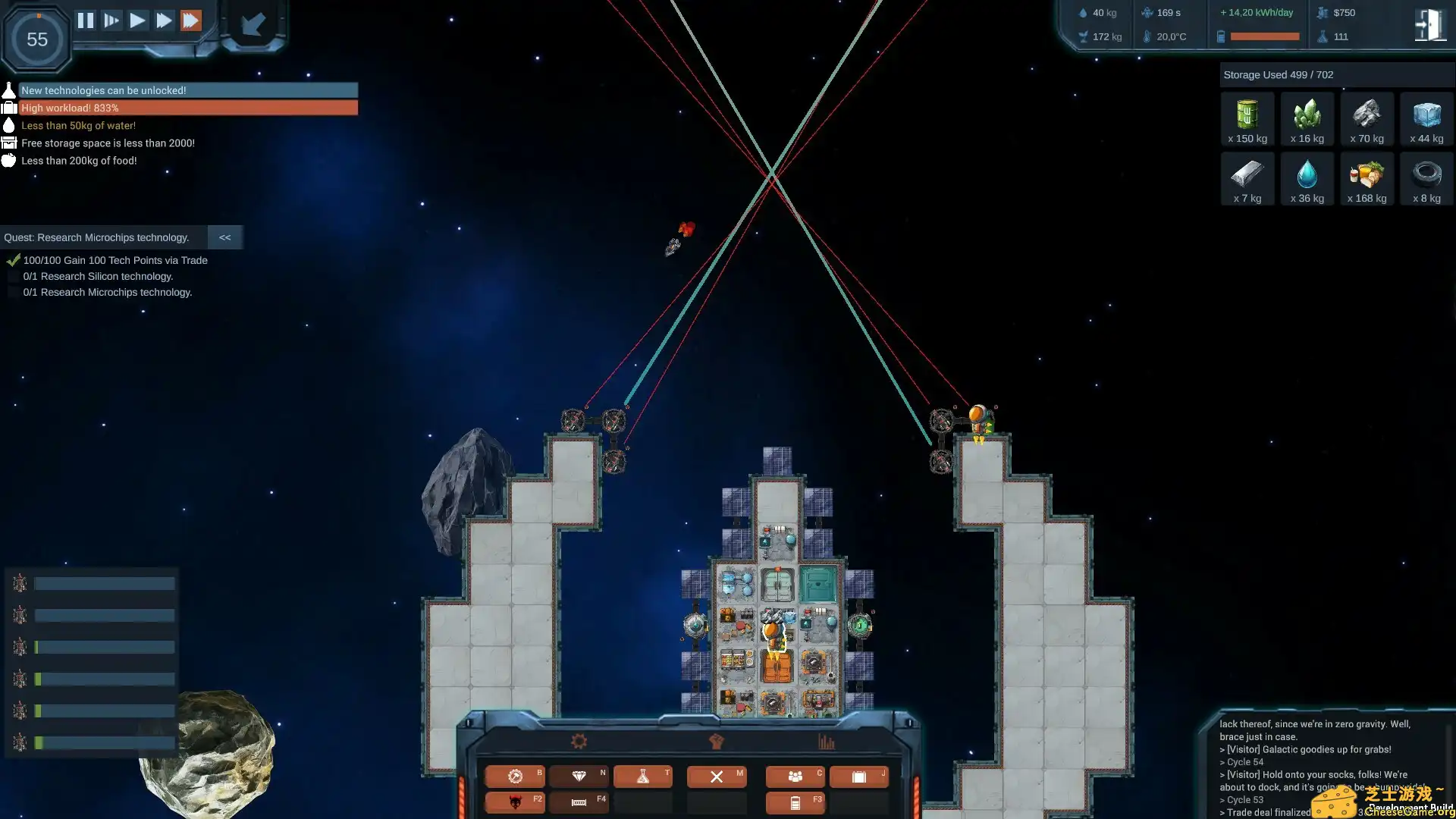Expand the Cycle 54 log entry
Image resolution: width=1456 pixels, height=819 pixels.
1244,761
